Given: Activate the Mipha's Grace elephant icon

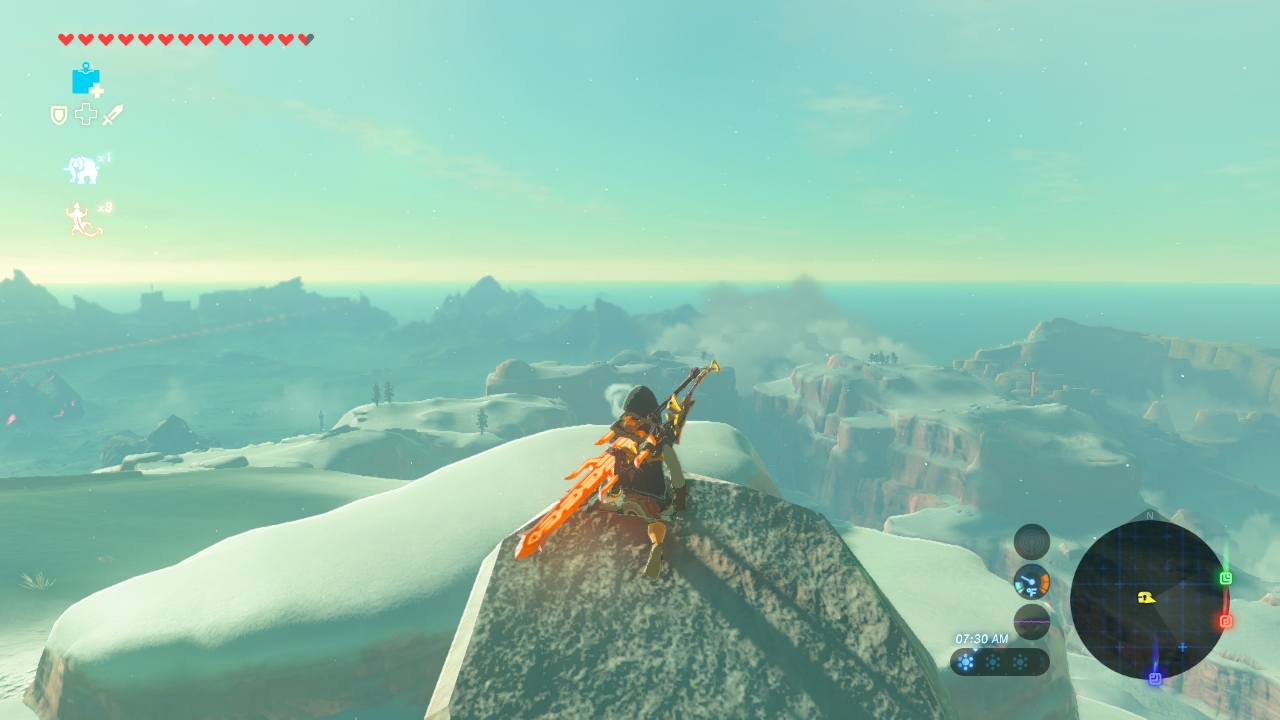Looking at the screenshot, I should pos(83,170).
